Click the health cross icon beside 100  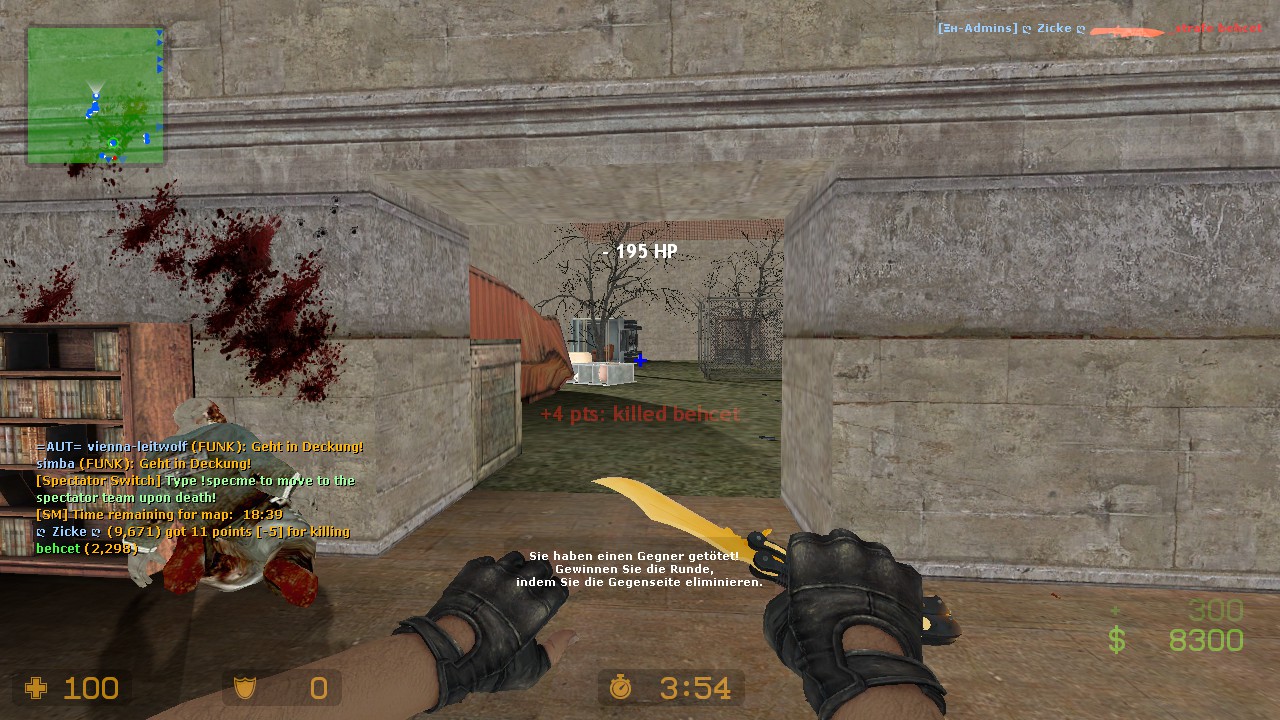tap(35, 688)
